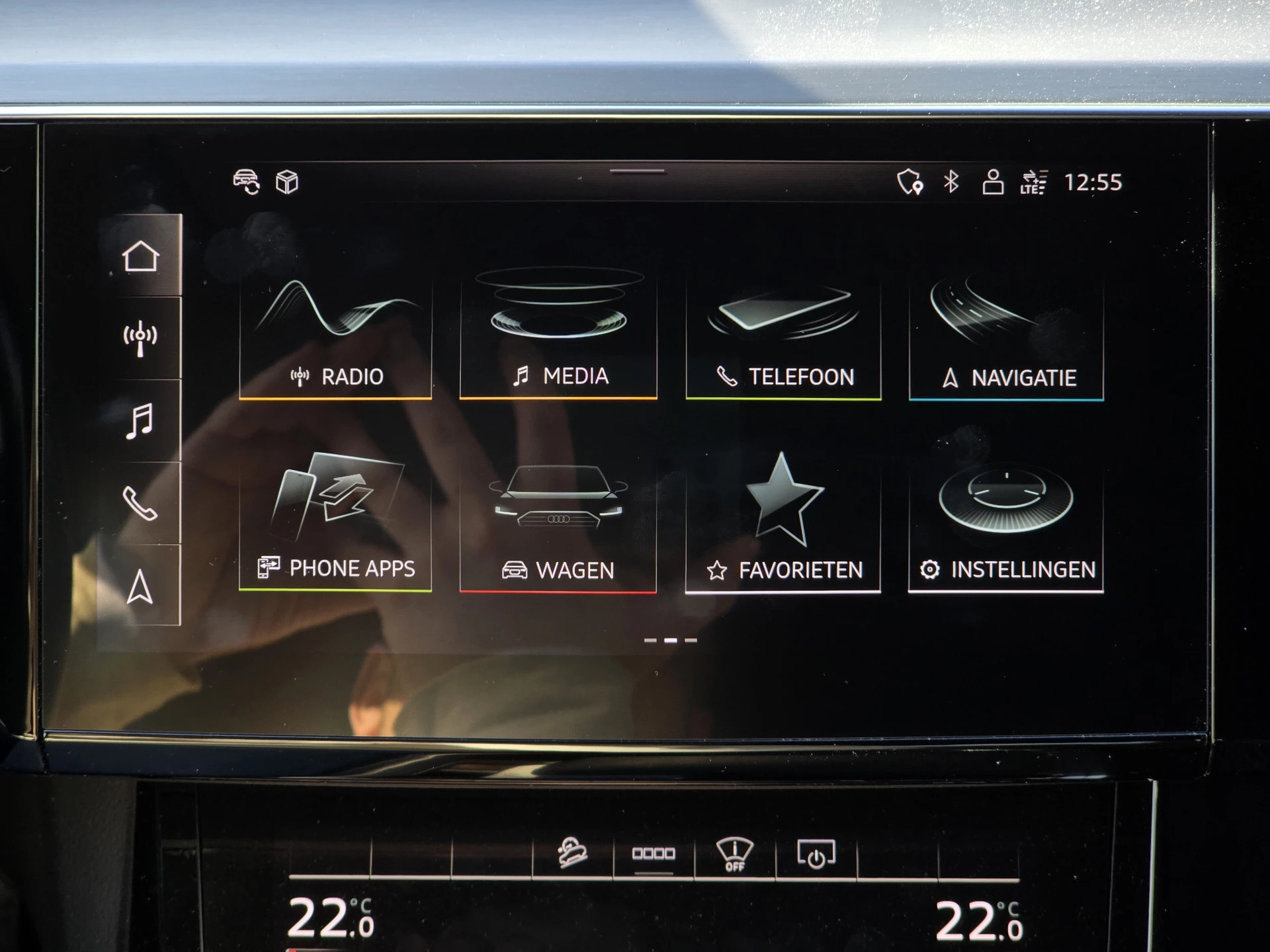Tap the home icon in sidebar
The width and height of the screenshot is (1270, 952).
[140, 257]
